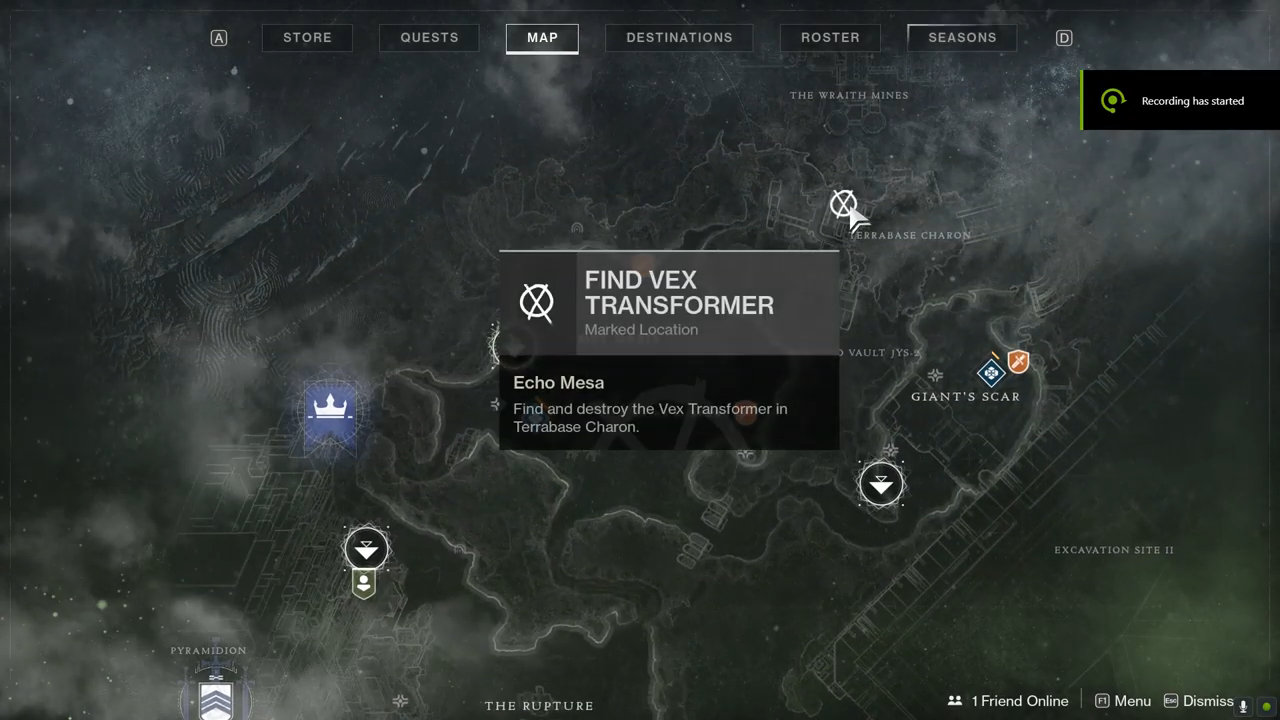Choose the landing zone marker above the vendor icon
Viewport: 1280px width, 720px height.
coord(366,549)
